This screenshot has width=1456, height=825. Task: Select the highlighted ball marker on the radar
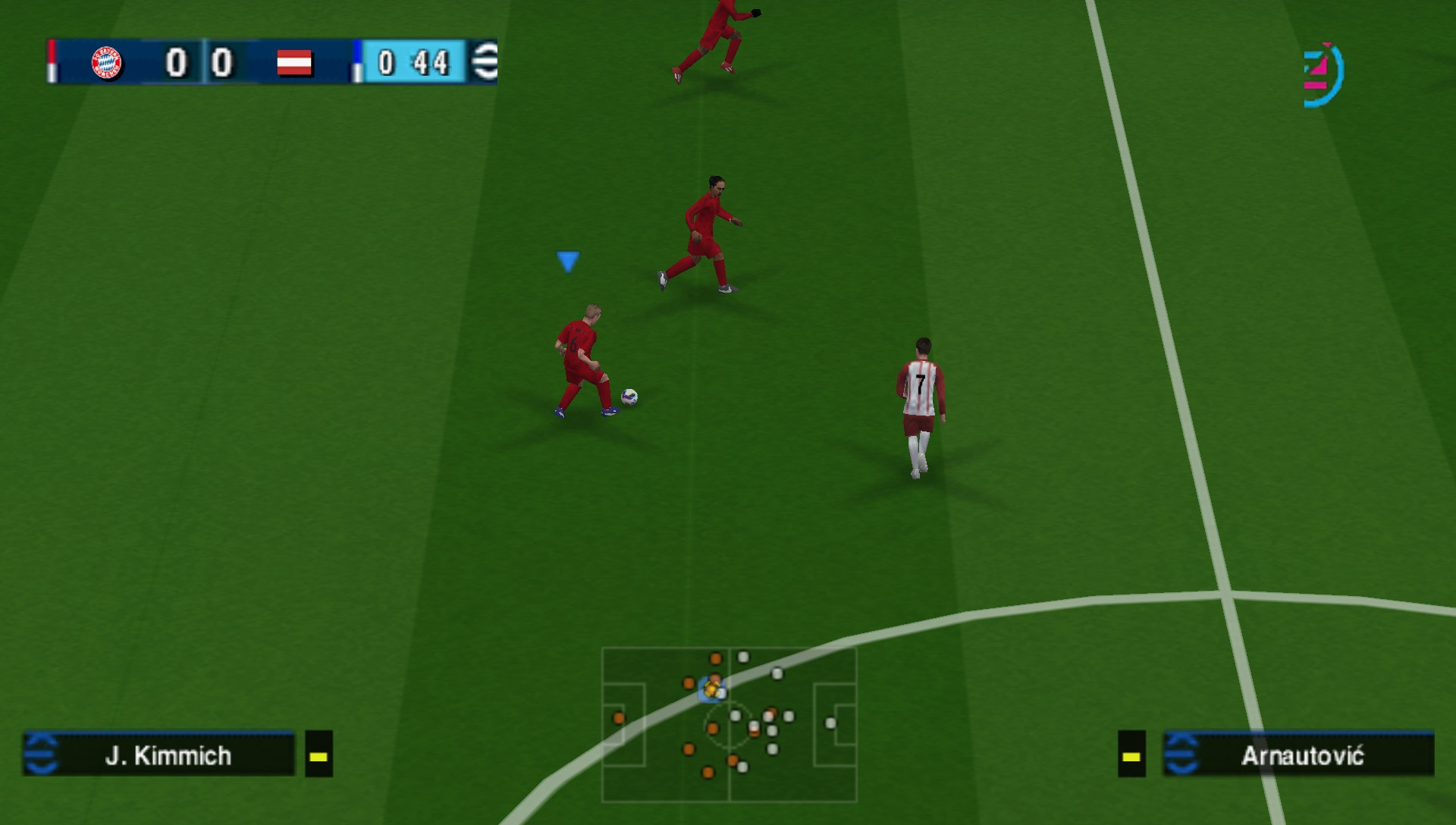[x=713, y=690]
